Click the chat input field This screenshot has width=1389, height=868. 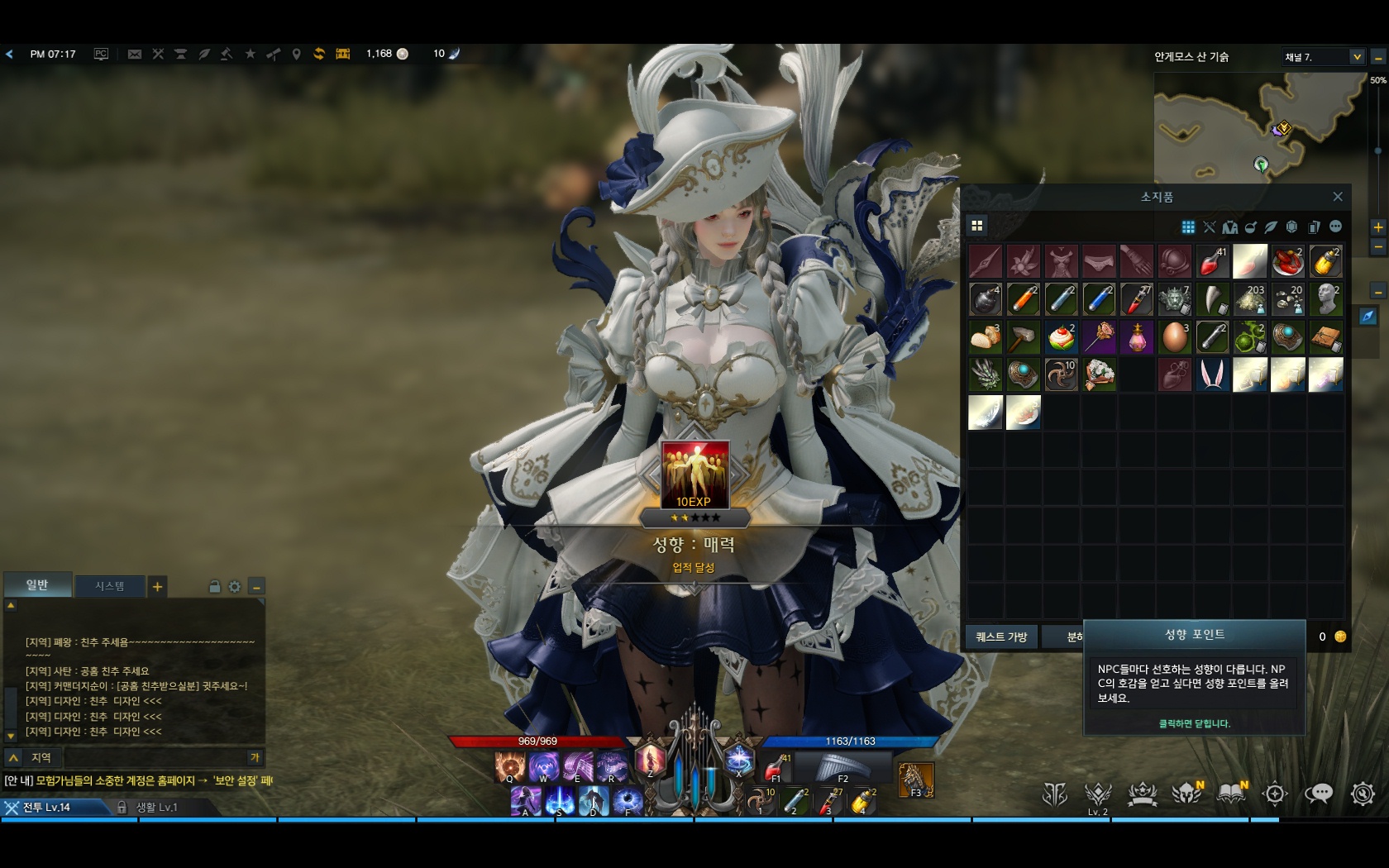tap(155, 757)
